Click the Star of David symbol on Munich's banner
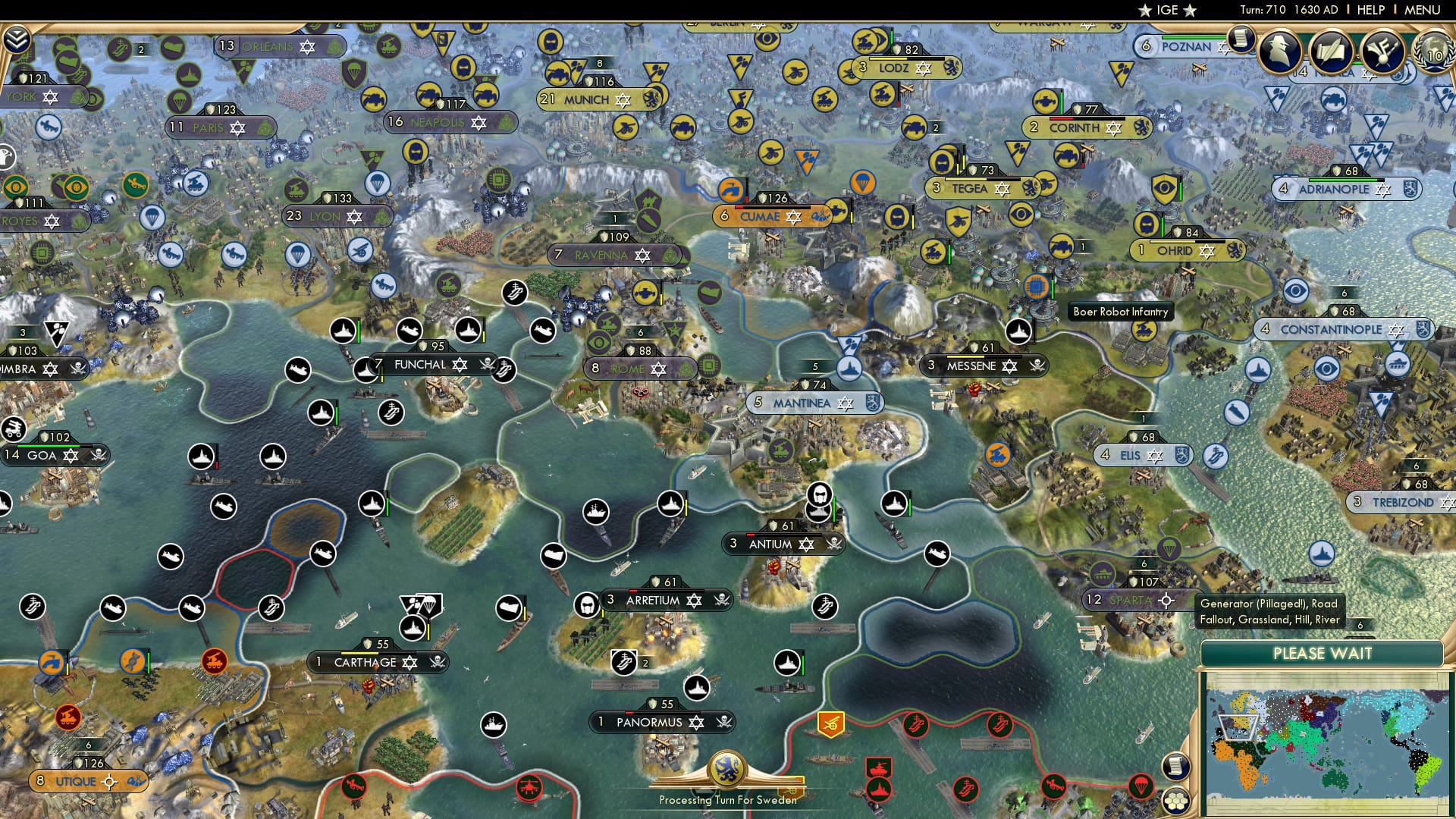1456x819 pixels. tap(623, 99)
